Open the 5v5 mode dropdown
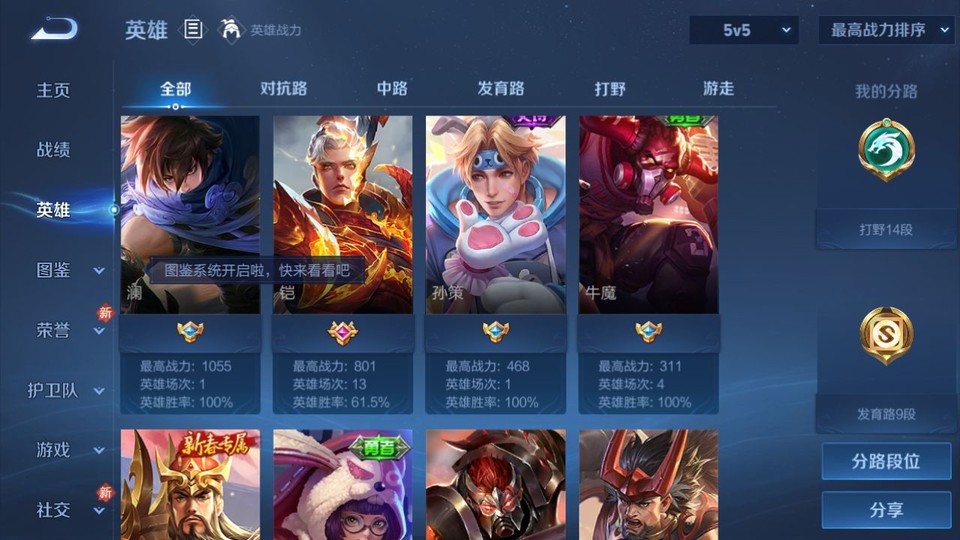The width and height of the screenshot is (960, 540). [x=743, y=31]
